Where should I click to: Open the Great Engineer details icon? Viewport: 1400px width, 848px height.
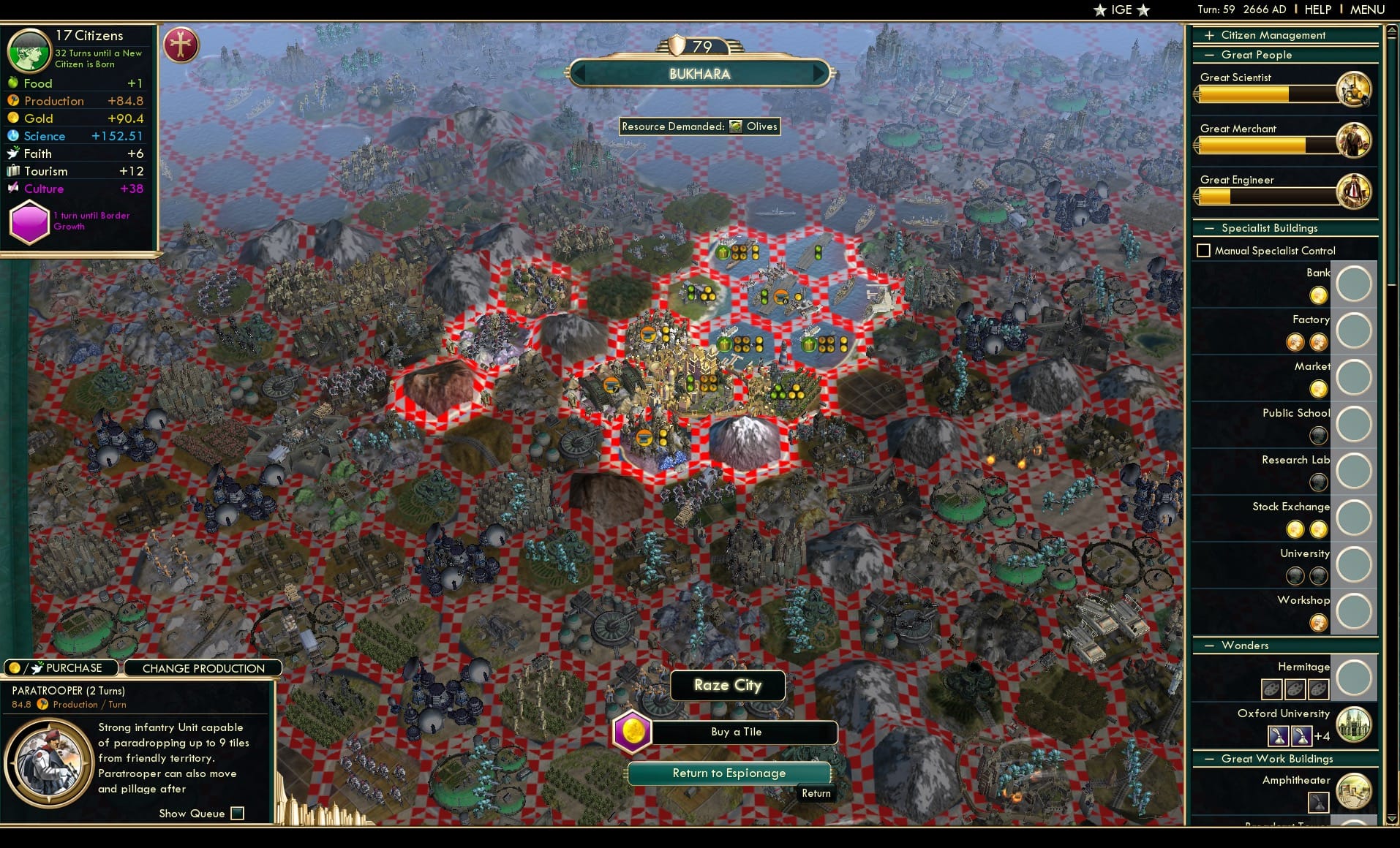(x=1355, y=191)
